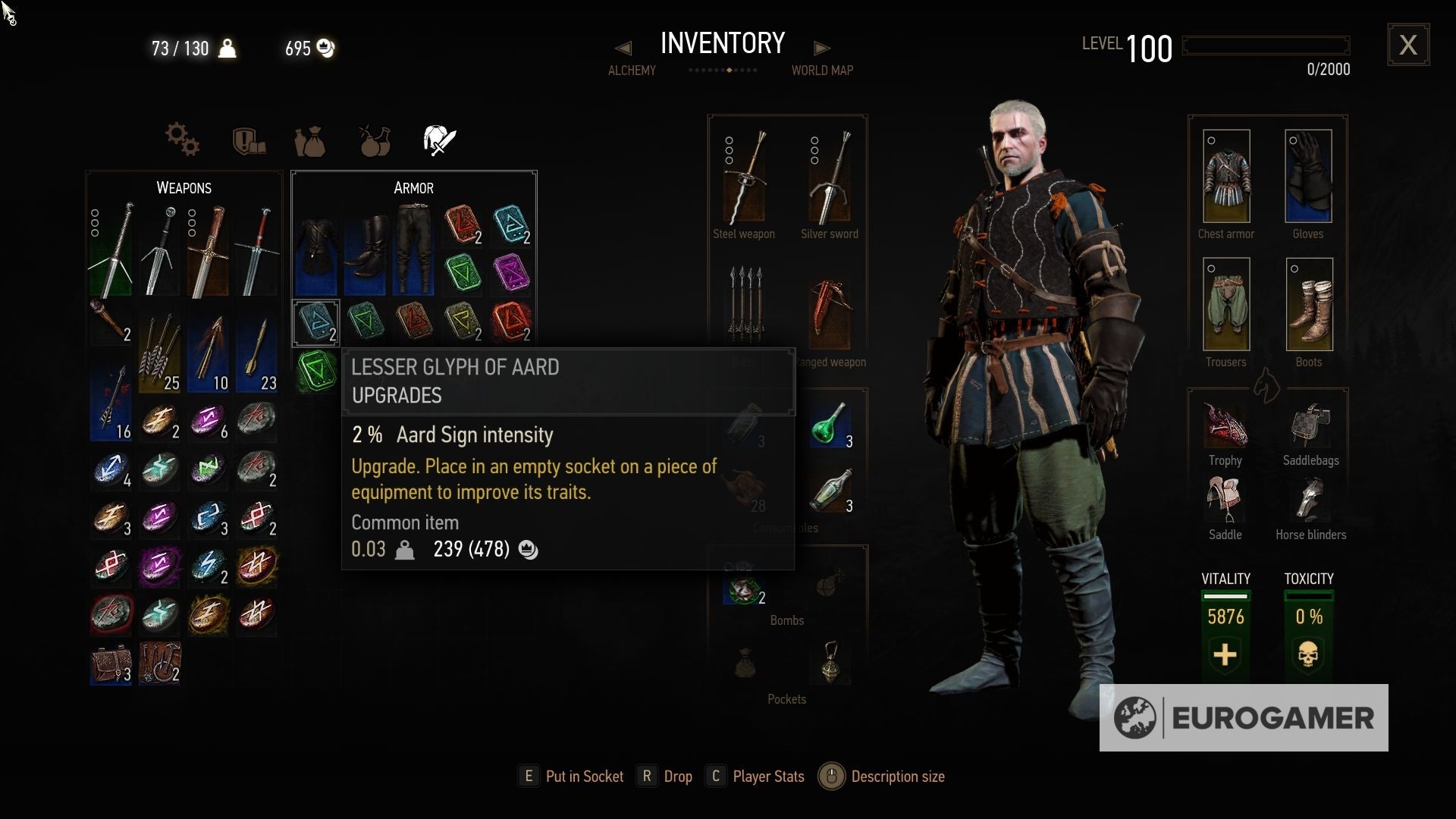Image resolution: width=1456 pixels, height=819 pixels.
Task: Open Player Stats
Action: click(x=768, y=776)
